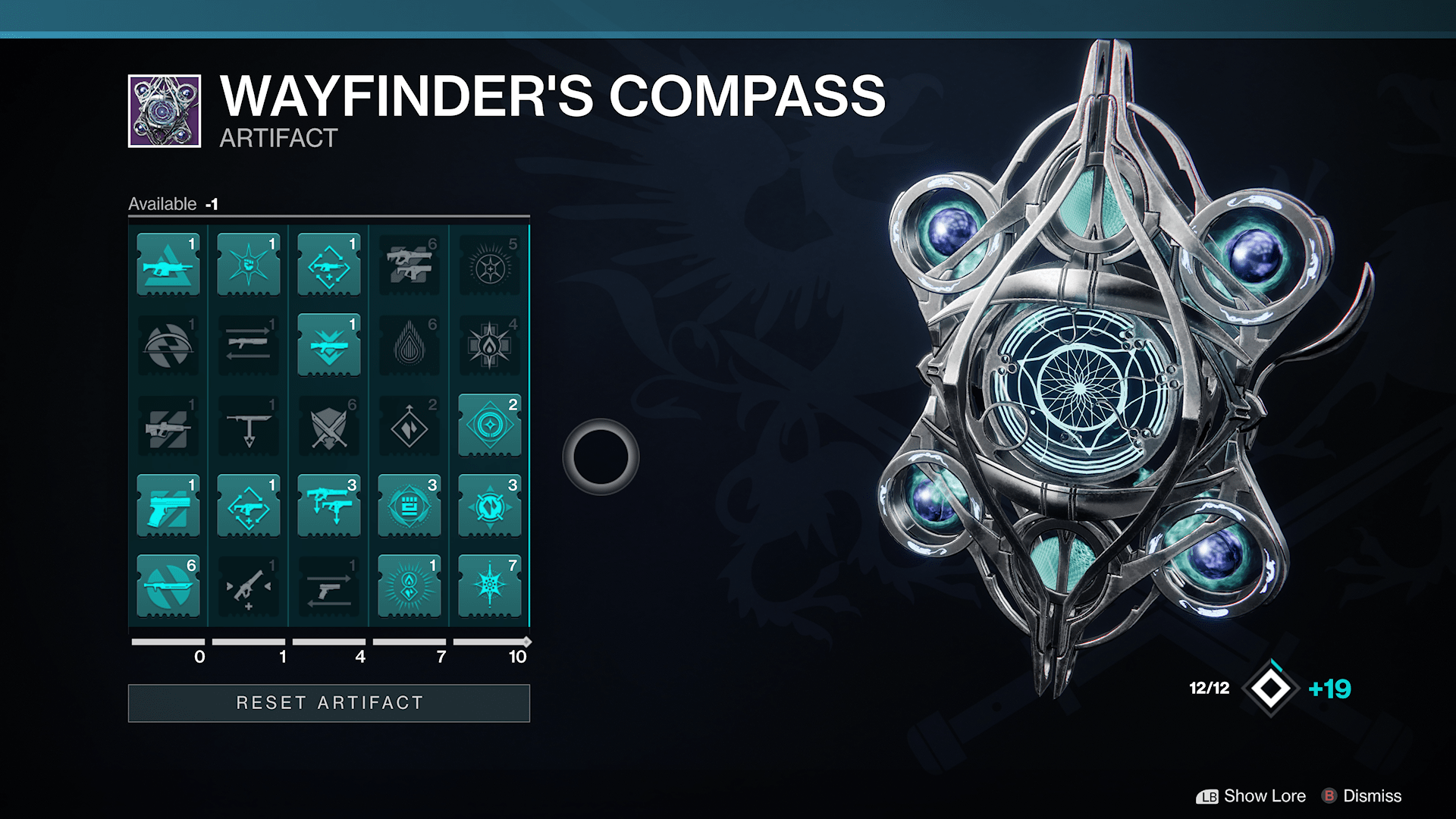The height and width of the screenshot is (819, 1456).
Task: Click the flame droplet mod icon
Action: point(409,347)
